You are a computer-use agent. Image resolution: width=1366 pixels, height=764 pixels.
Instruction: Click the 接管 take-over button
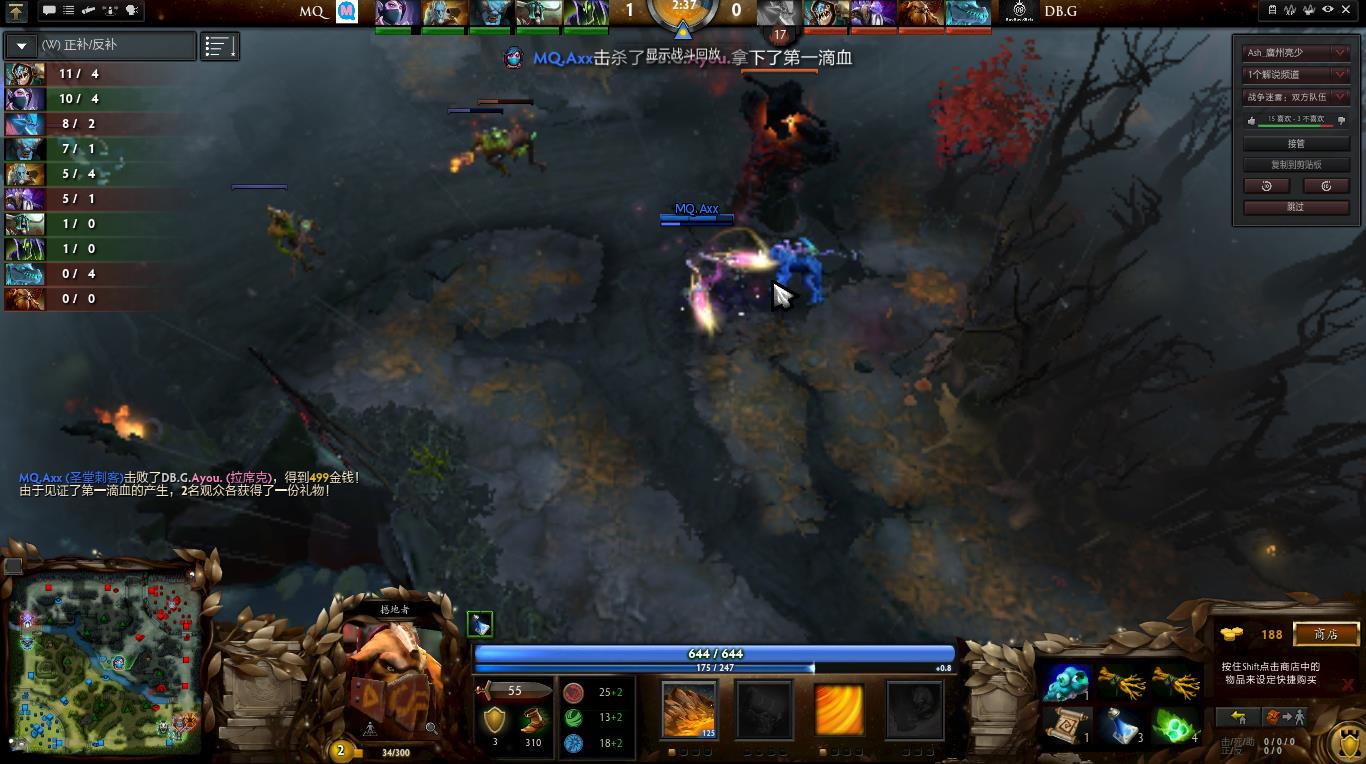pos(1296,144)
